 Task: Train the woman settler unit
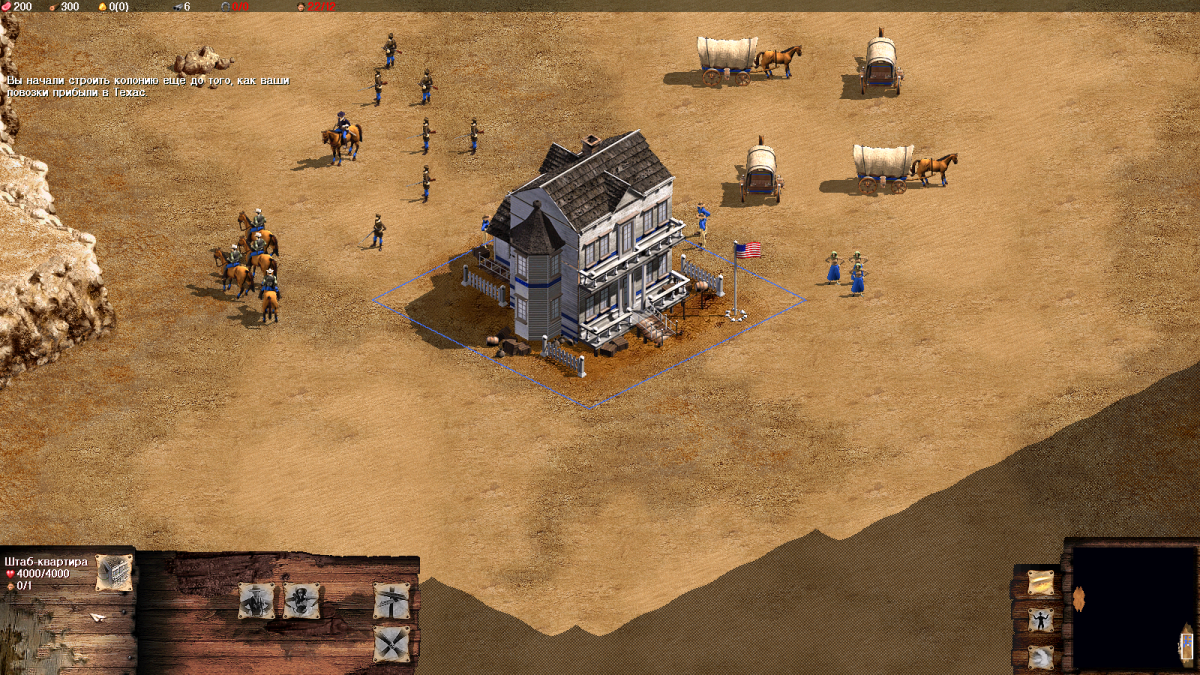[302, 600]
